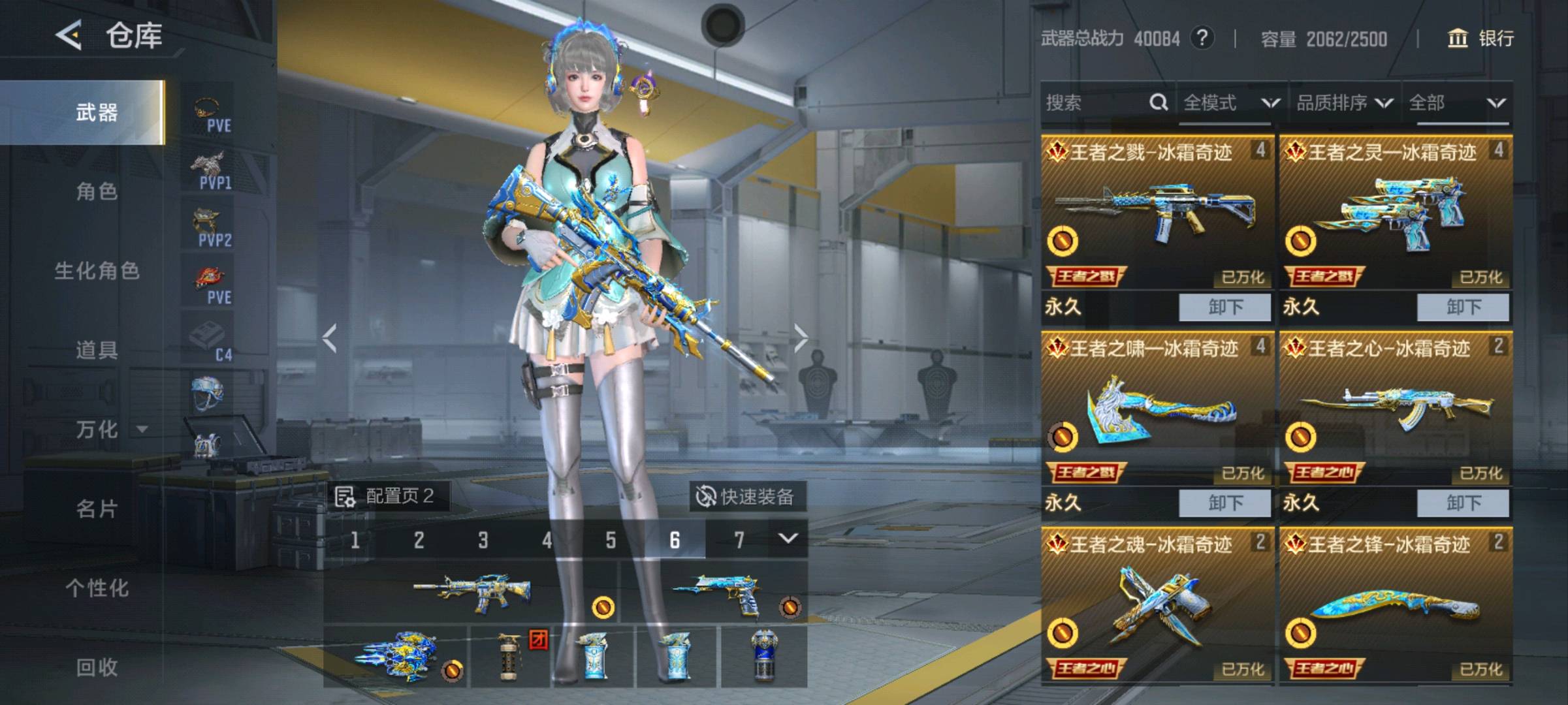Open the 回收 section
Image resolution: width=1568 pixels, height=705 pixels.
[97, 667]
